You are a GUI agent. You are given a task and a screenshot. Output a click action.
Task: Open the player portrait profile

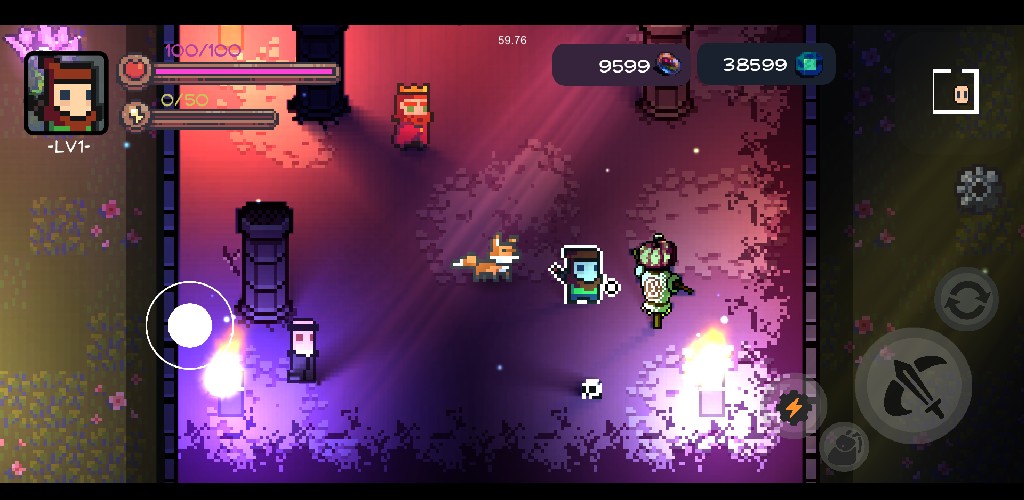point(67,94)
